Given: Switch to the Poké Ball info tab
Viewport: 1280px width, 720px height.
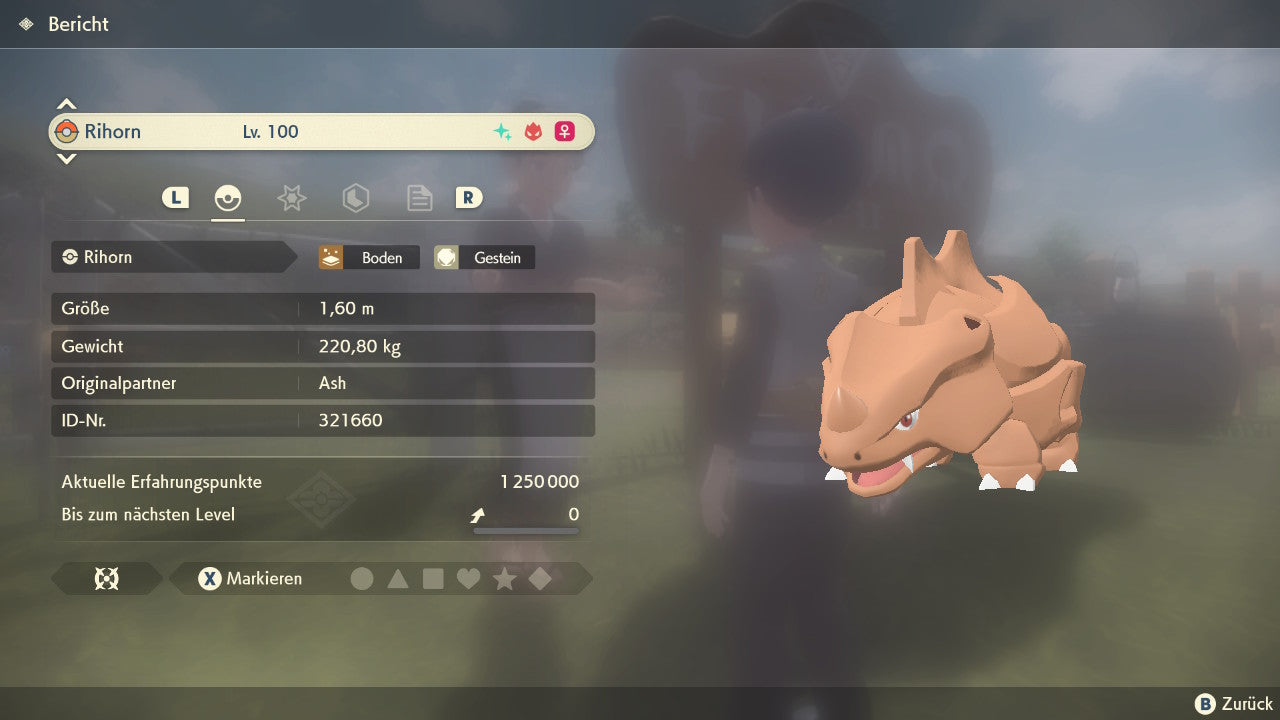Looking at the screenshot, I should (x=228, y=198).
